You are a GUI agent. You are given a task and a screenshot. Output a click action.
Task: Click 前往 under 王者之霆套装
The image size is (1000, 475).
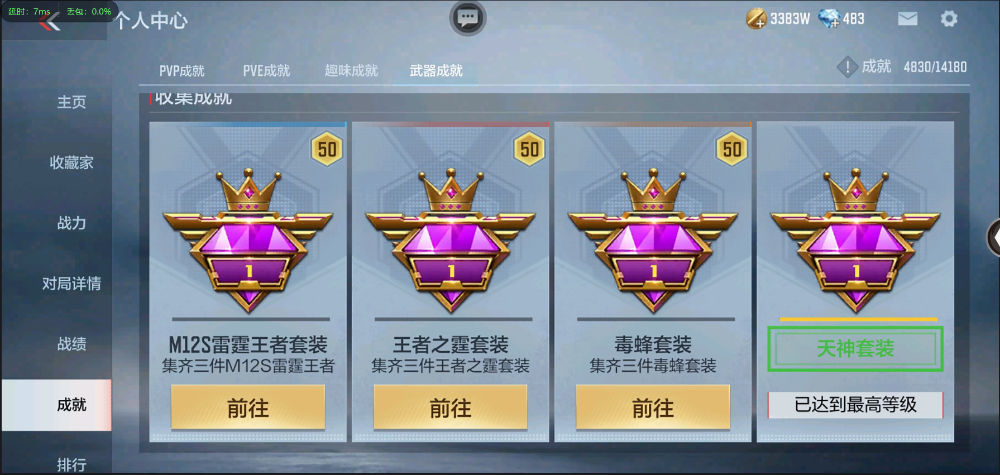[x=450, y=408]
